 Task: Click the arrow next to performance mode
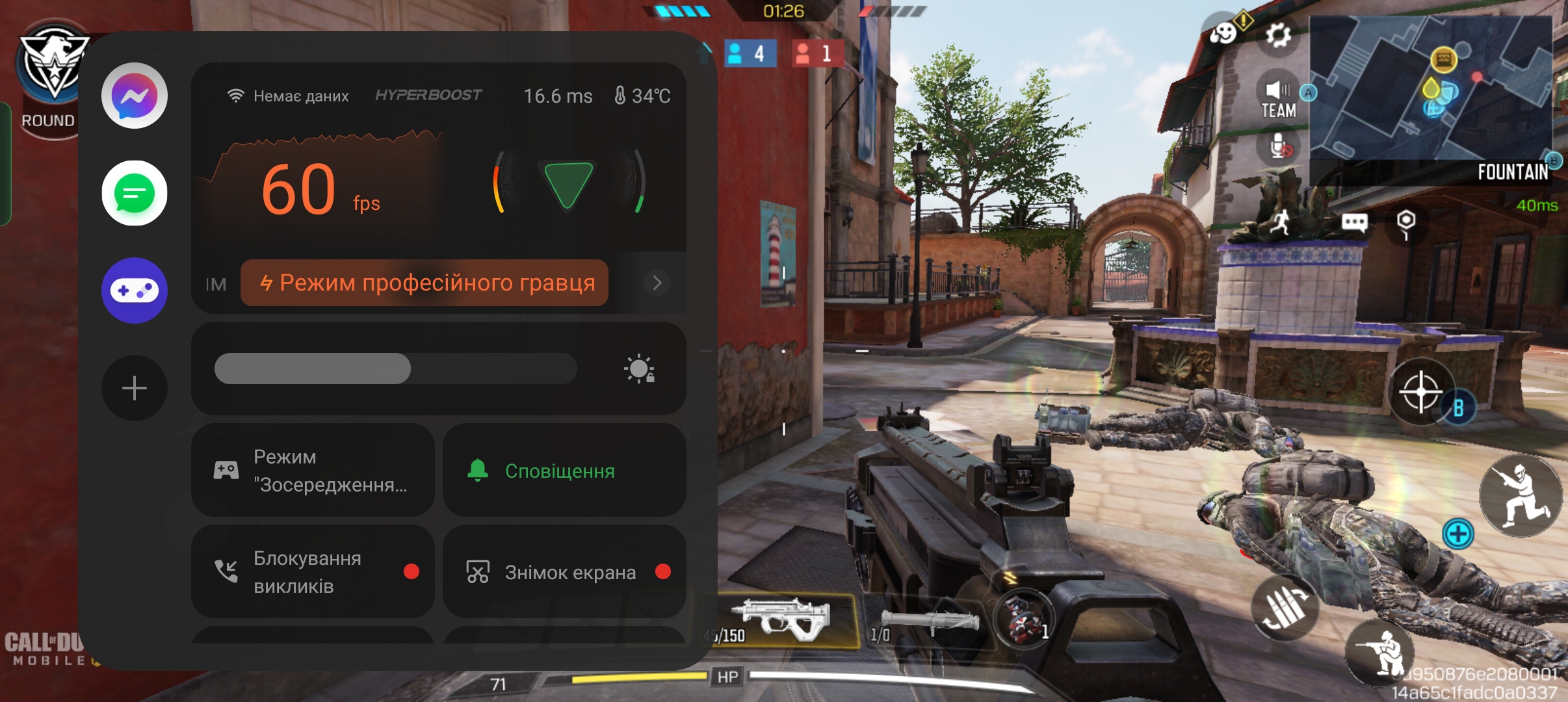coord(657,283)
